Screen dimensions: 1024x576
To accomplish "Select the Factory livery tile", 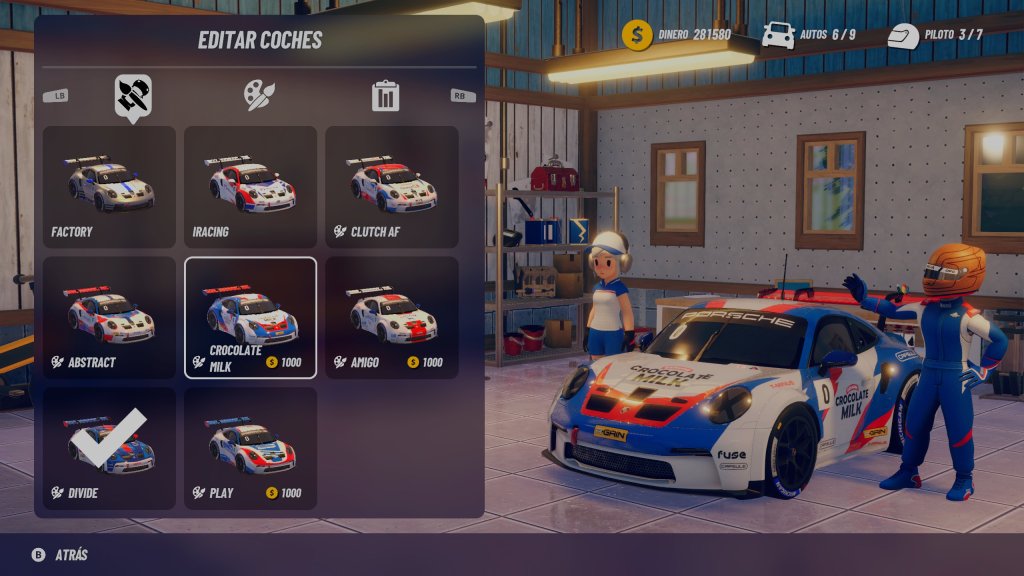I will pos(109,187).
